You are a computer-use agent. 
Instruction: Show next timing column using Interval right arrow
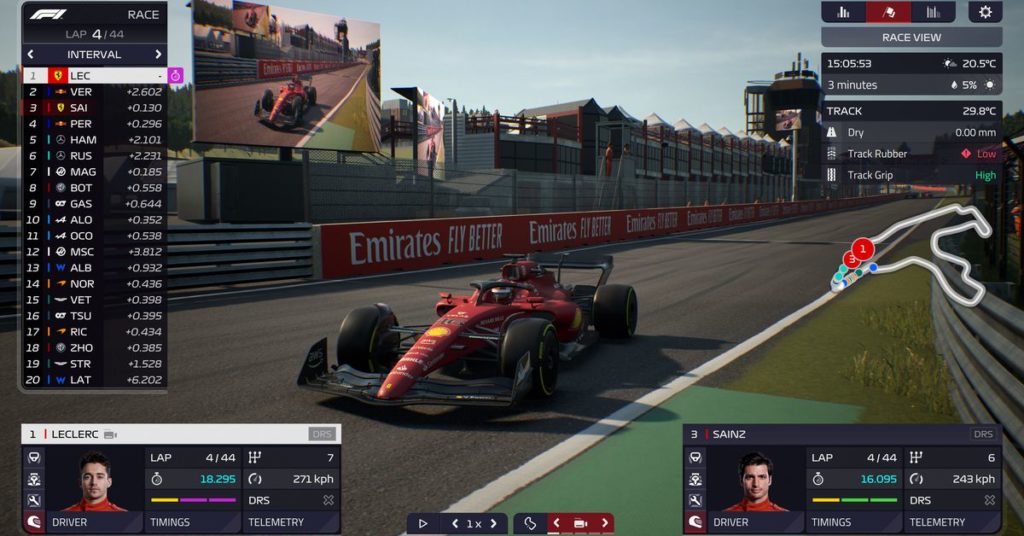pyautogui.click(x=158, y=54)
